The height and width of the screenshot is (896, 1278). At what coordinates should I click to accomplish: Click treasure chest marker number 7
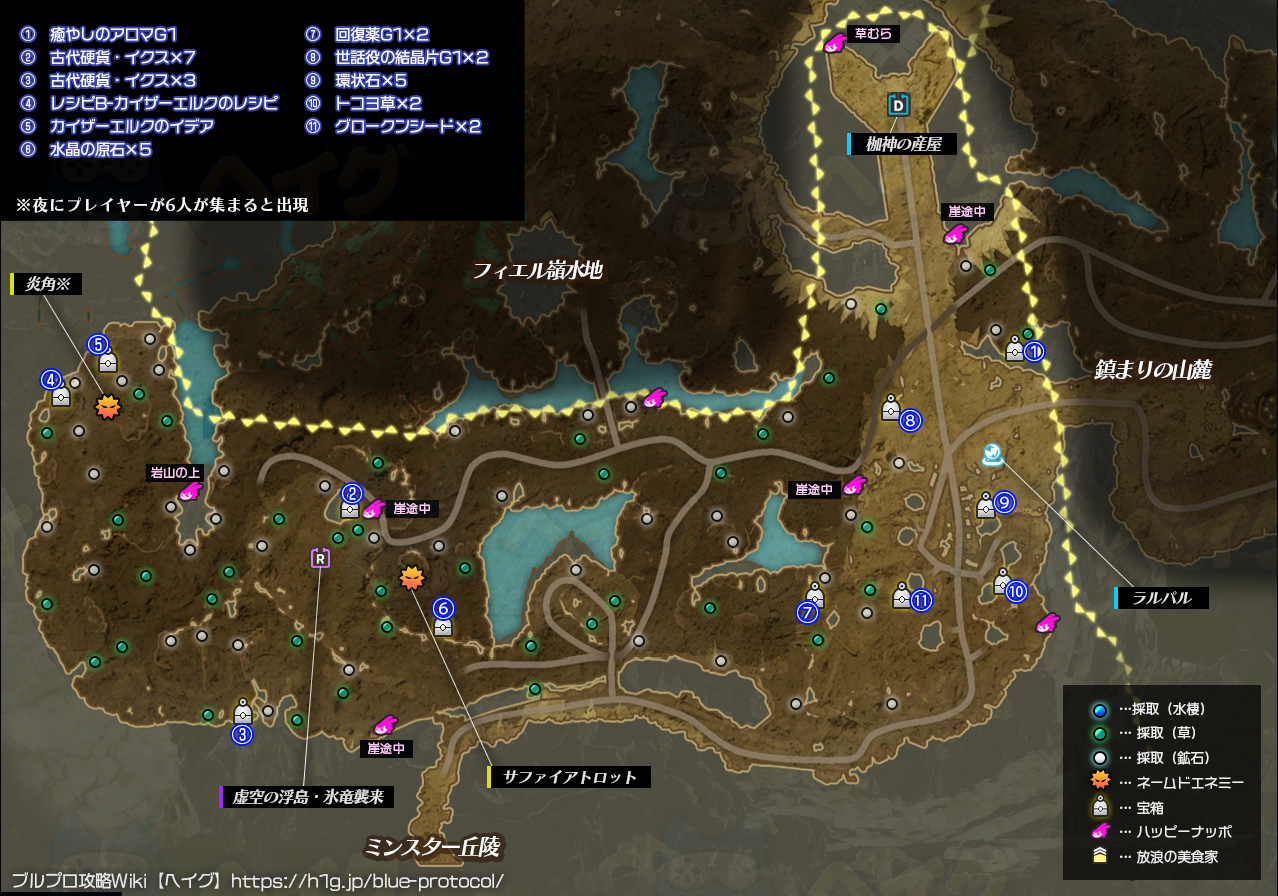[x=815, y=597]
